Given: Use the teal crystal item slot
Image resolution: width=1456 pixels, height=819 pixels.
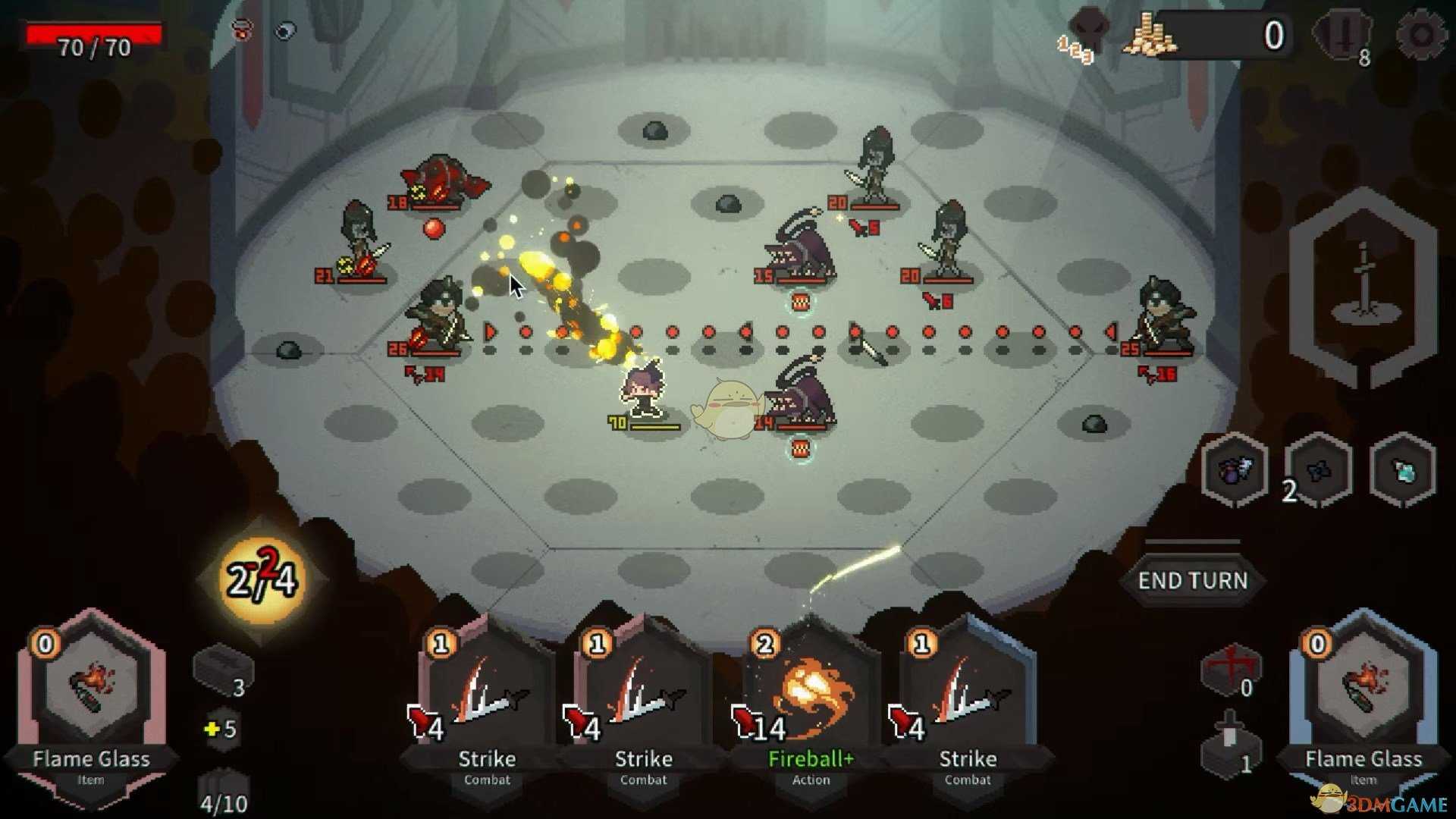Looking at the screenshot, I should [1403, 472].
